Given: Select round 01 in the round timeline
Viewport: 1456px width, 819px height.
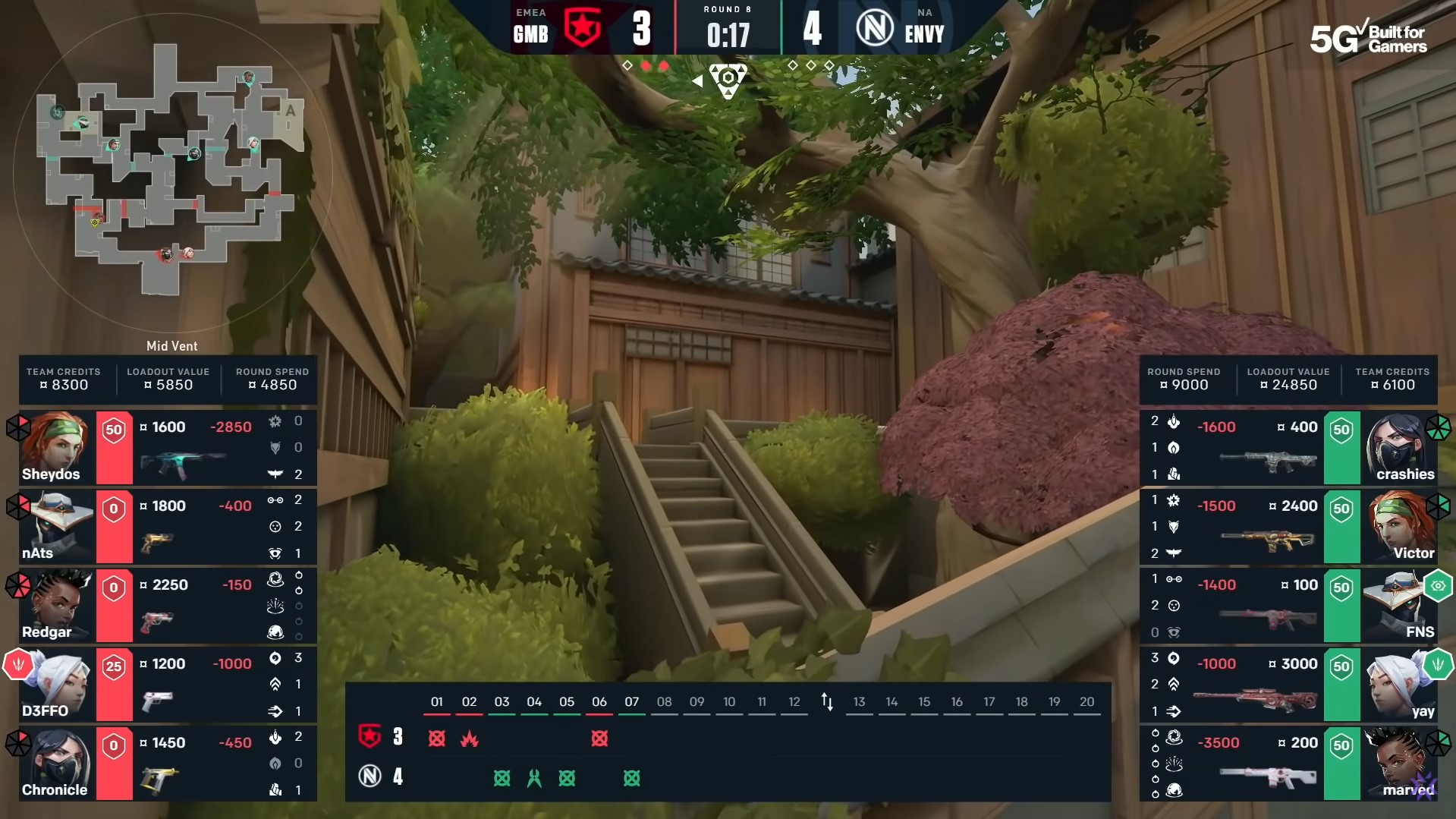Looking at the screenshot, I should point(437,702).
